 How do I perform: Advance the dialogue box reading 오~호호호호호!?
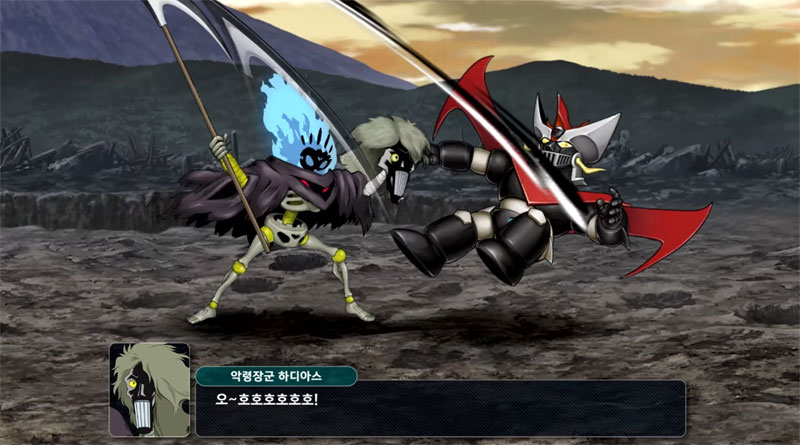click(440, 407)
